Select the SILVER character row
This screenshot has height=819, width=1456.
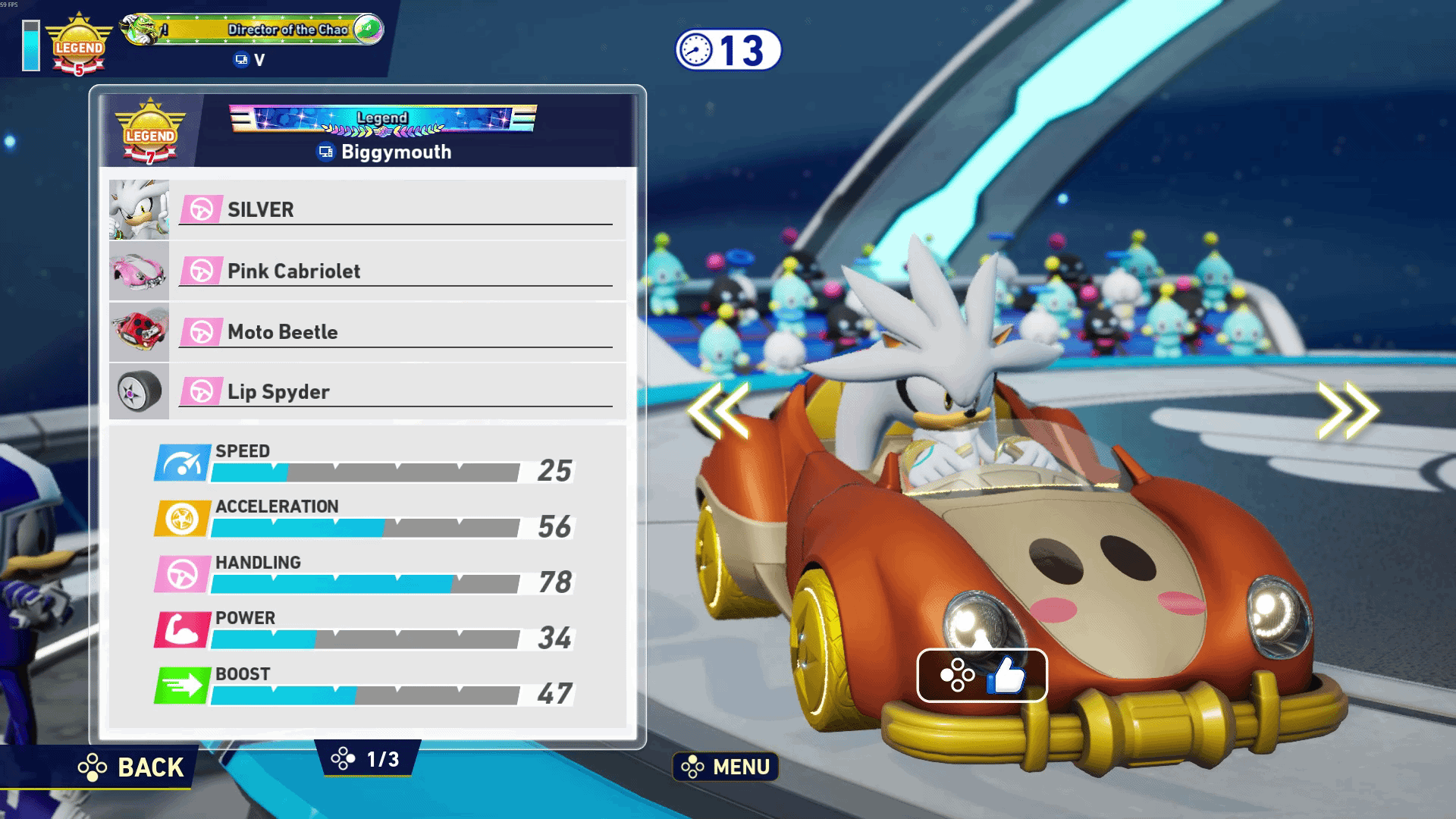click(x=368, y=210)
